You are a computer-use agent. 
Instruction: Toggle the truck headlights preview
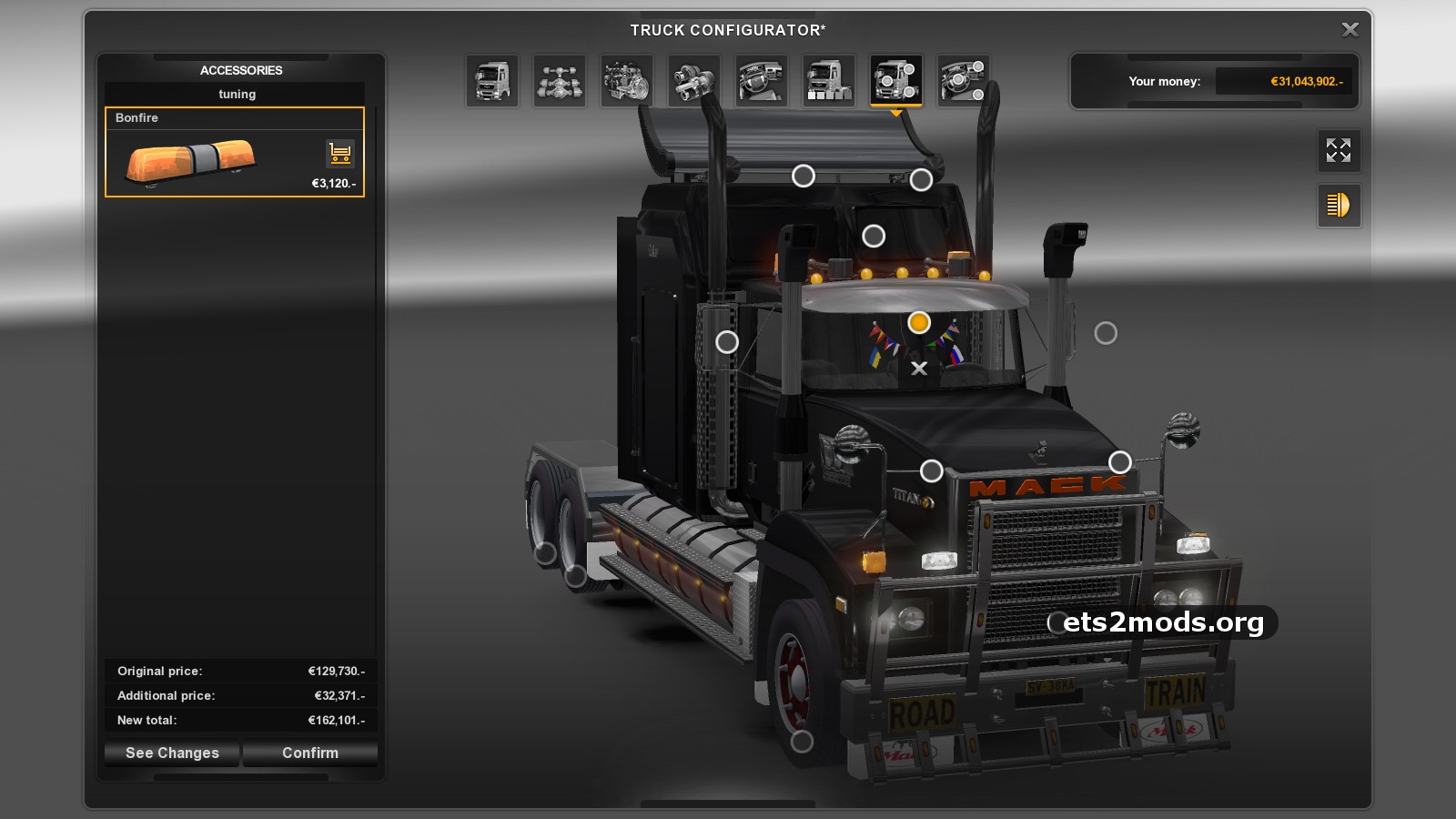point(1339,206)
